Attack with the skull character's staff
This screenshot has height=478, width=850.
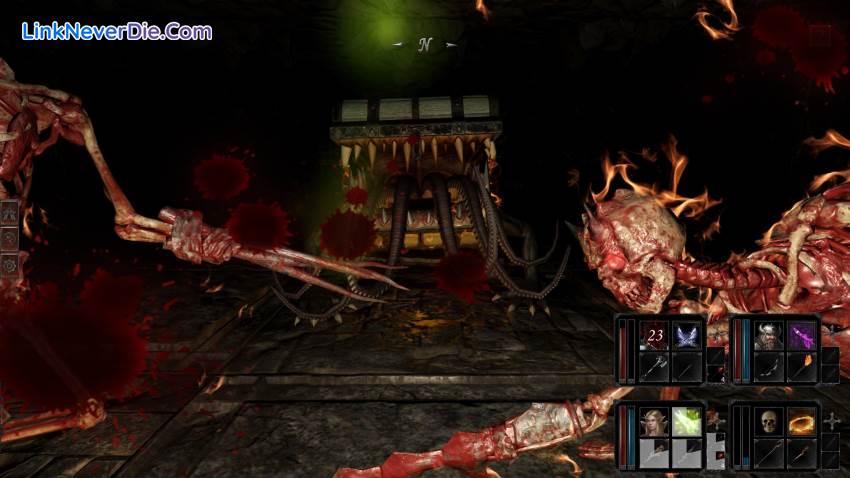click(768, 454)
